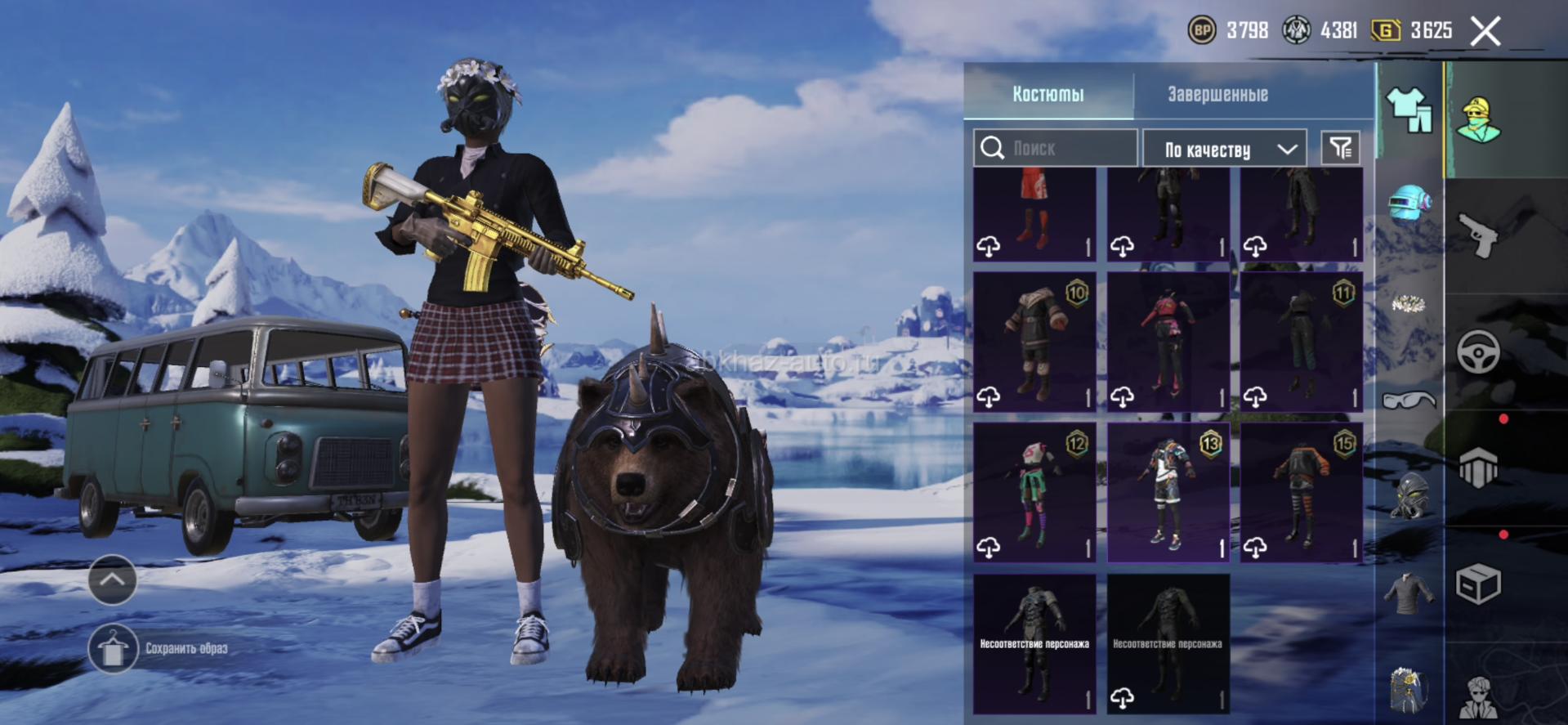Select the pink and black costume
Screen dimensions: 1568x725
(1168, 342)
